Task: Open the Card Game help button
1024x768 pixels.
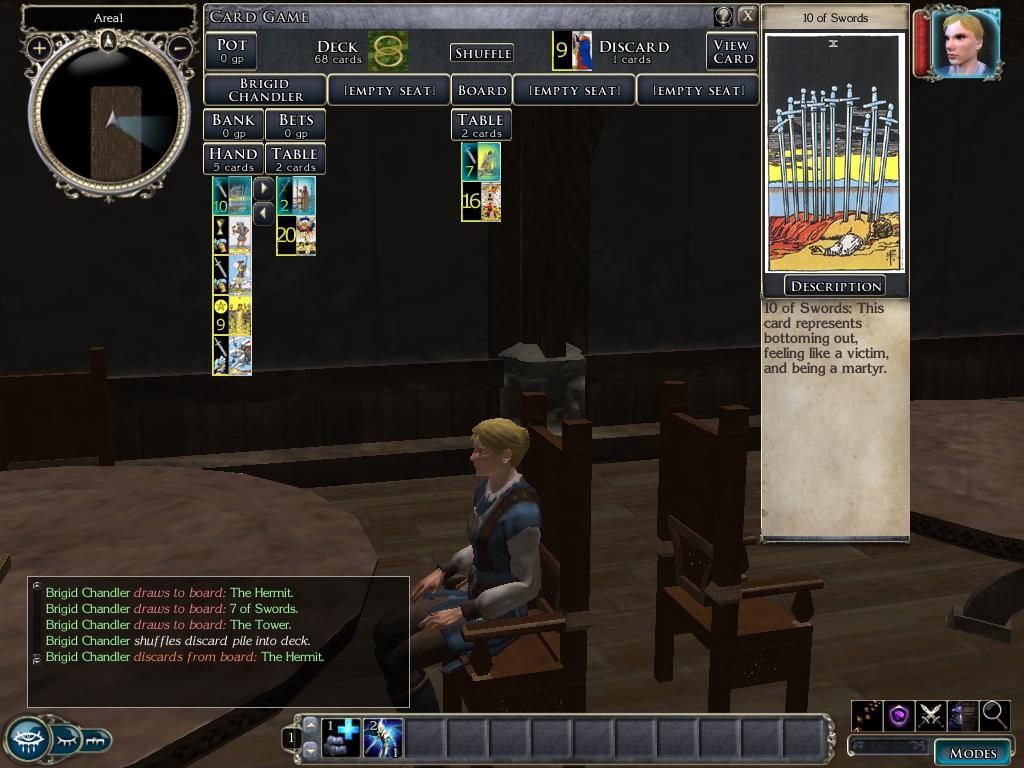Action: pyautogui.click(x=723, y=16)
